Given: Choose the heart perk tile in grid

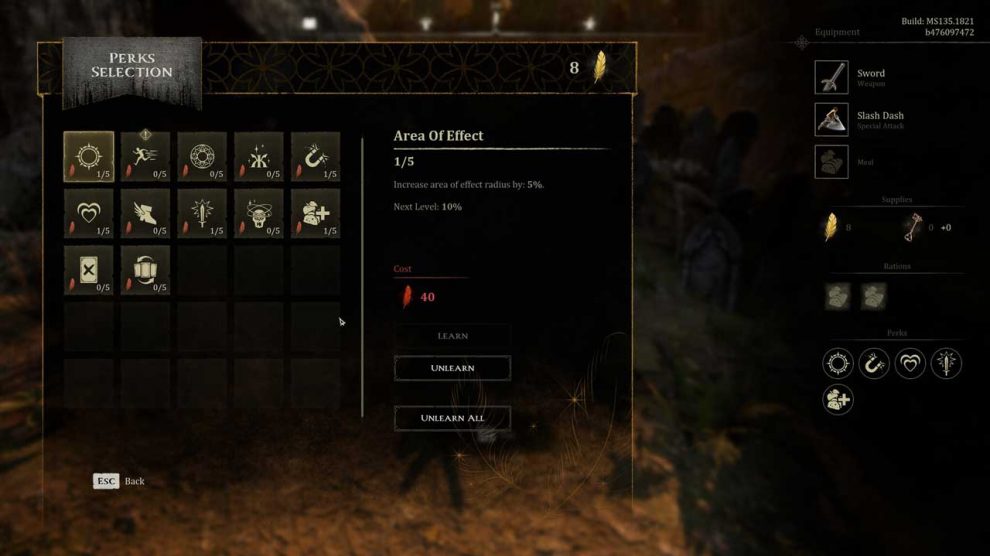Looking at the screenshot, I should coord(89,213).
